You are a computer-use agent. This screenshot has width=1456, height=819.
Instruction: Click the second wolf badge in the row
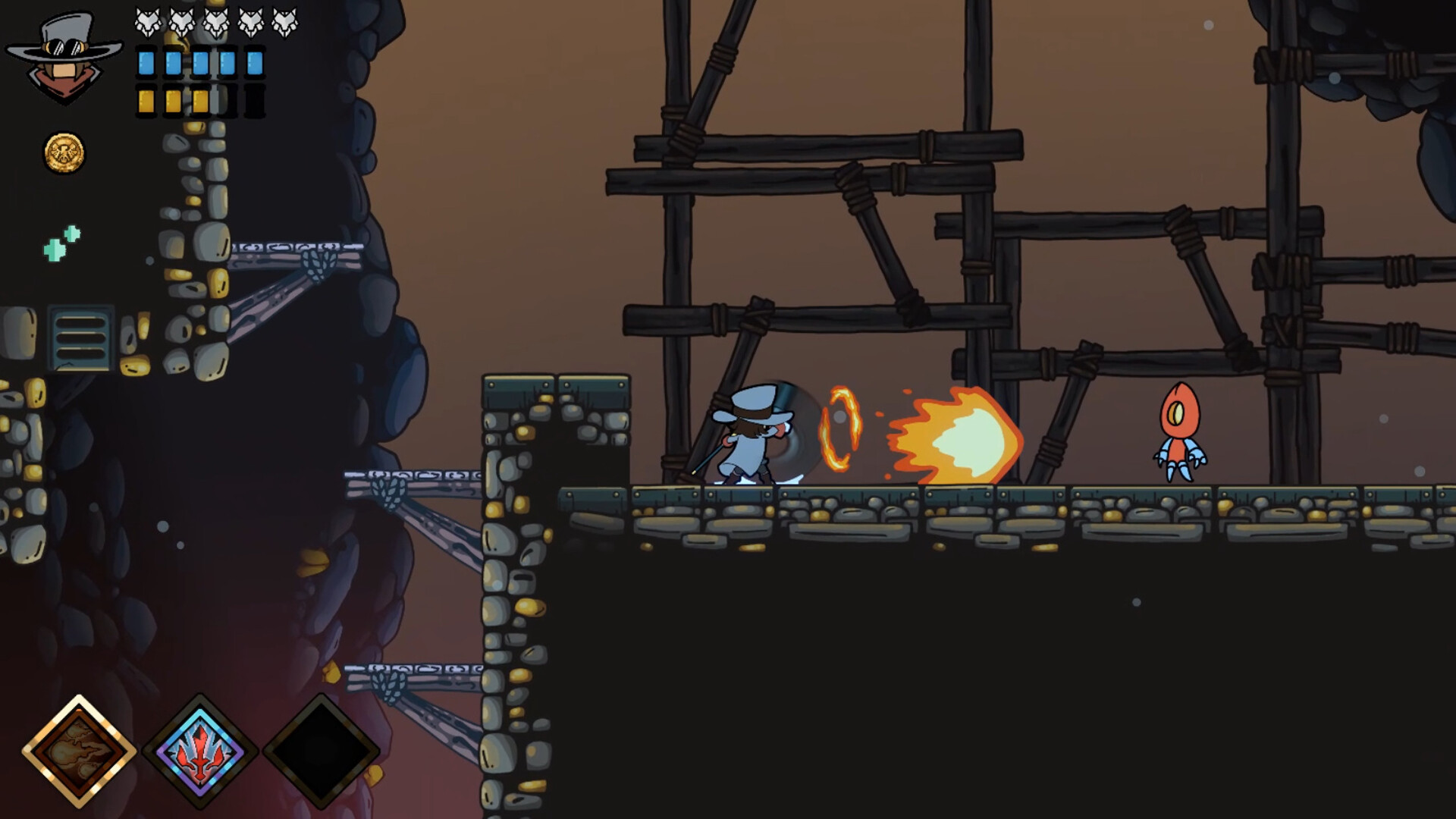pos(182,21)
